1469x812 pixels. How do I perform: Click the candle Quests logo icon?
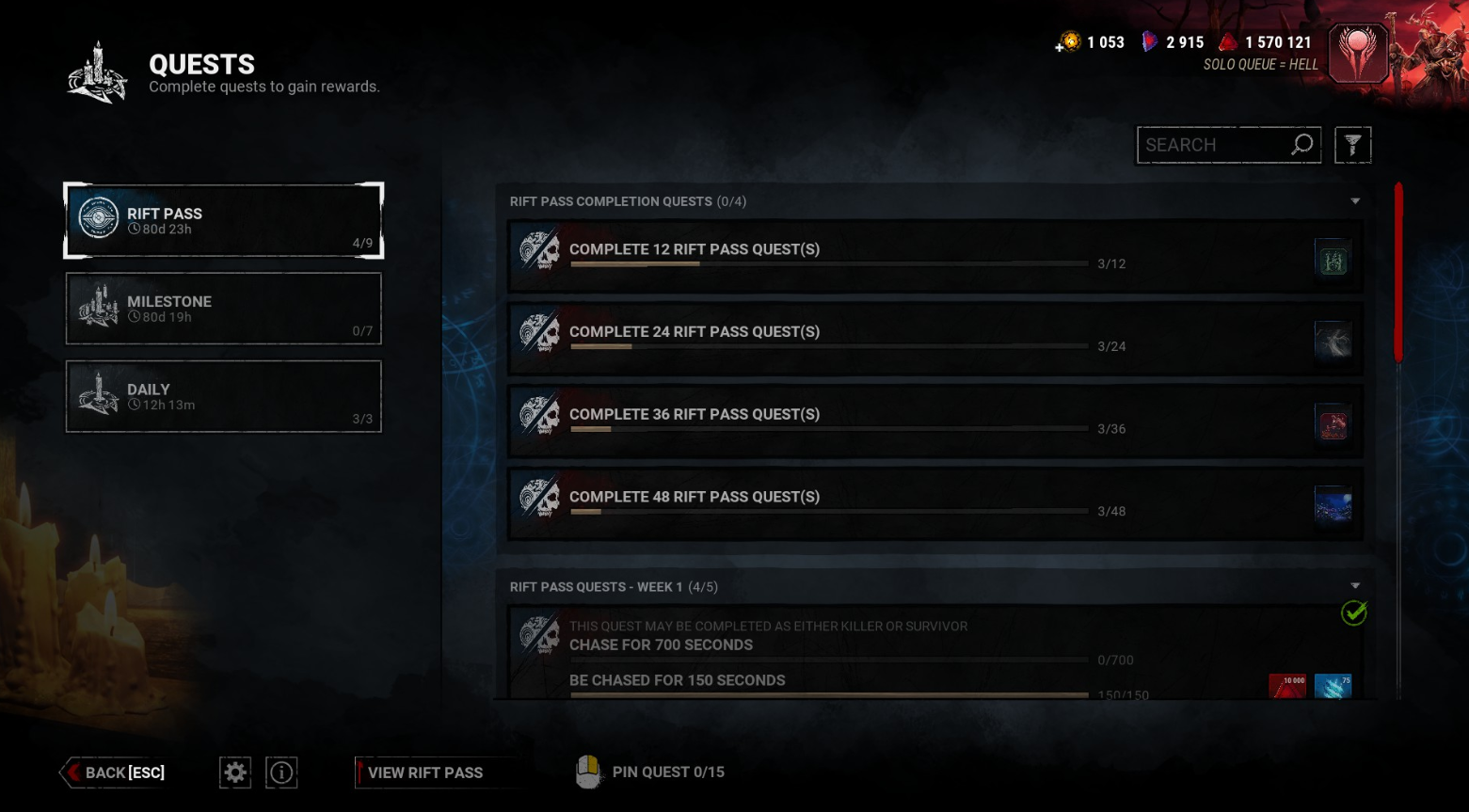click(x=97, y=72)
